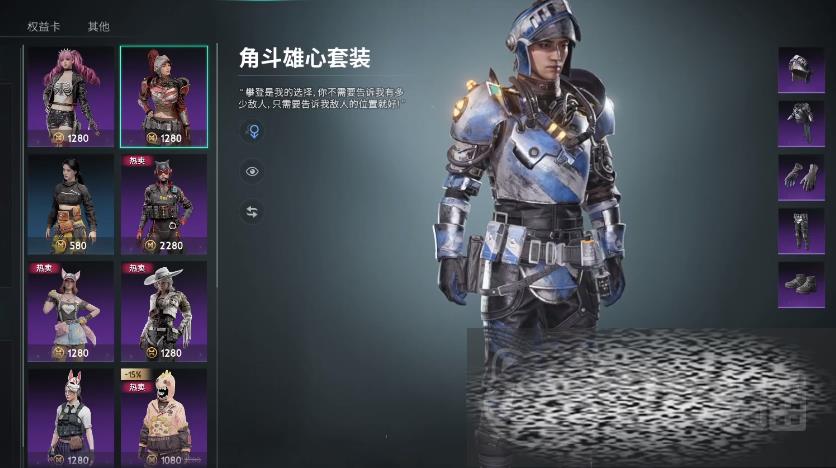Select the rabbit mask tactical vest outfit

(71, 415)
